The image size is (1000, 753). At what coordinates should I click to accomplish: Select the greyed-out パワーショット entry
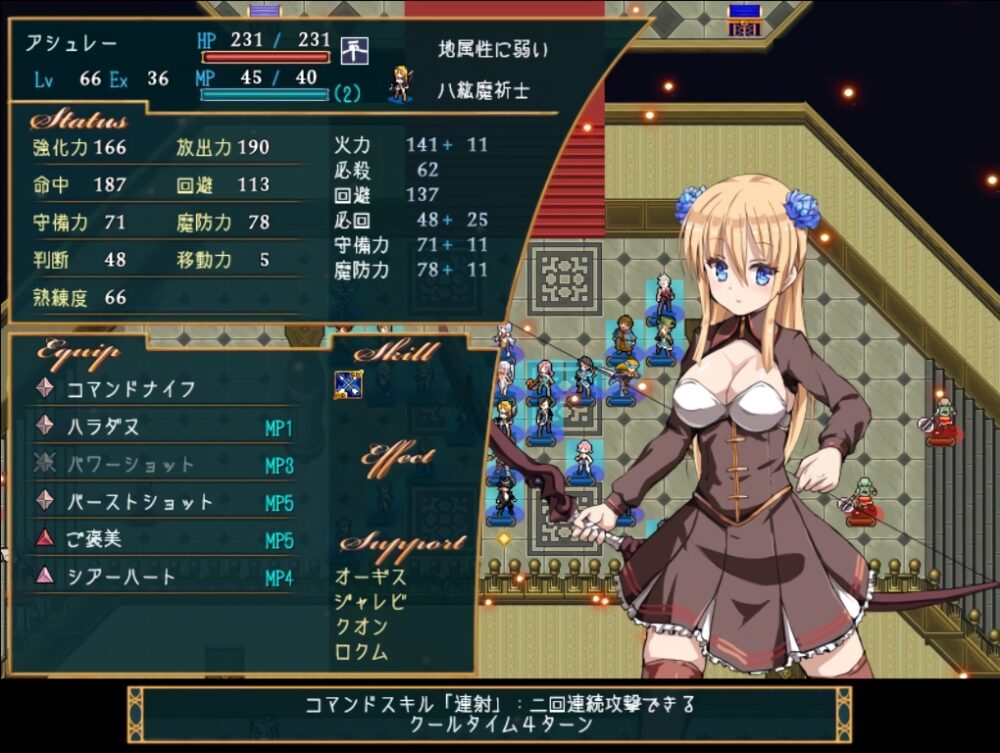tap(130, 465)
